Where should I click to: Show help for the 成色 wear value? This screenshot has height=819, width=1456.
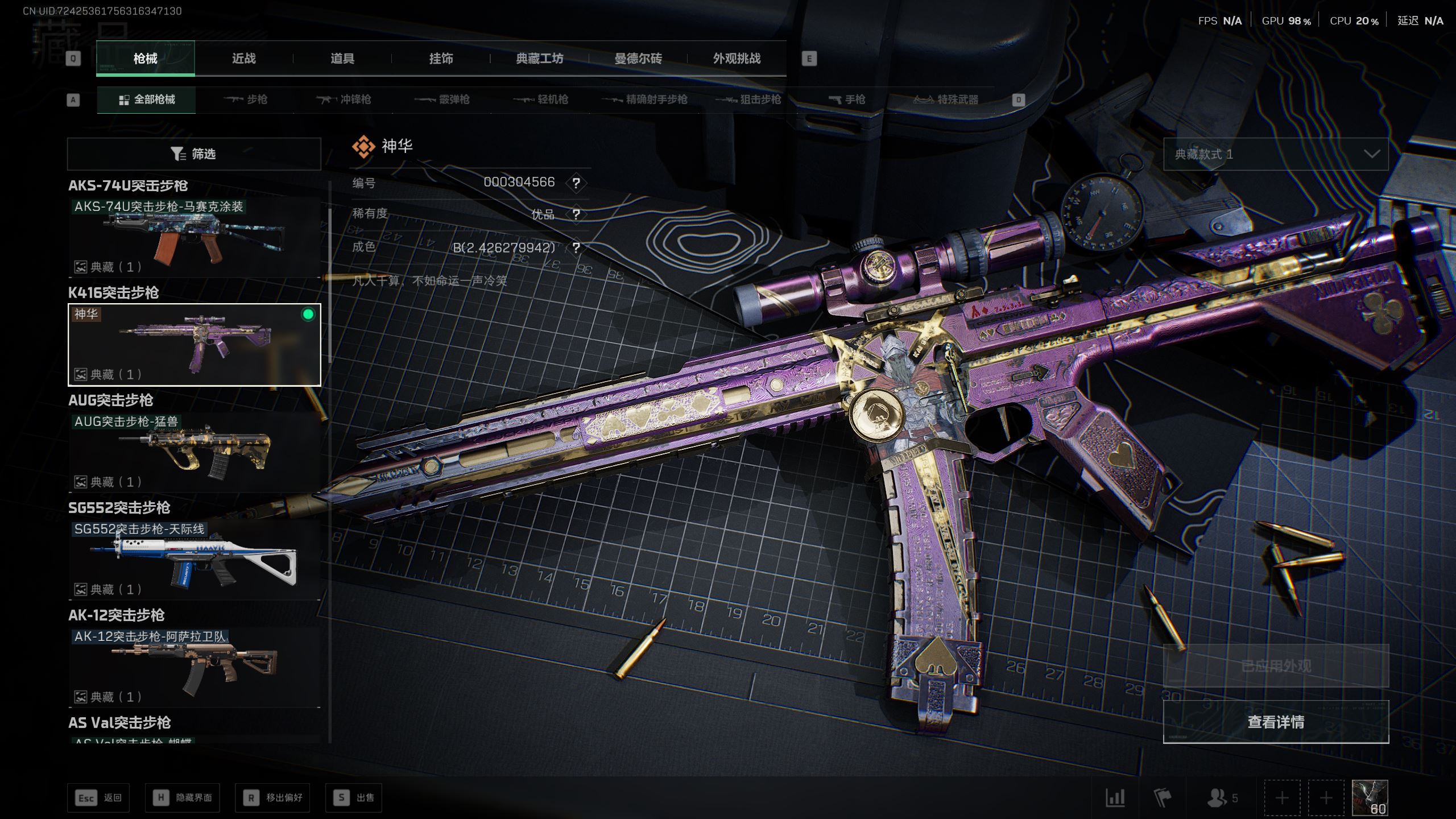tap(576, 248)
